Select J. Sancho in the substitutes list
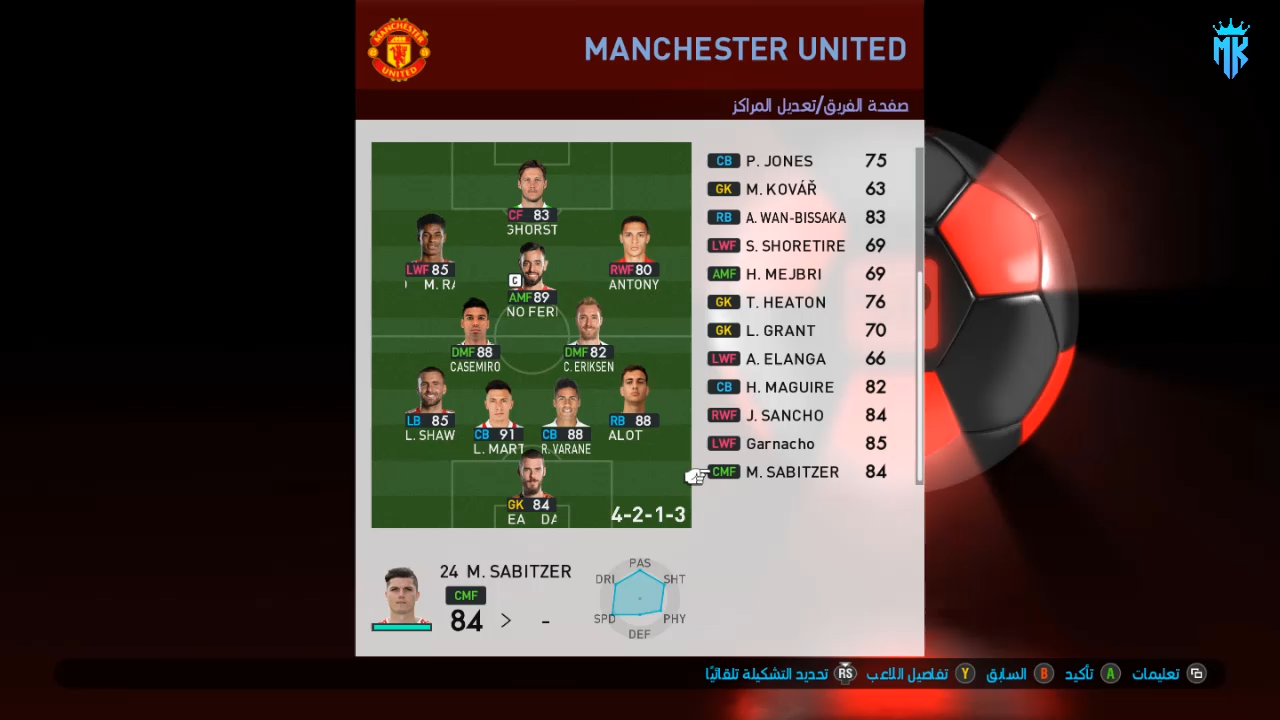Image resolution: width=1280 pixels, height=720 pixels. (x=797, y=416)
